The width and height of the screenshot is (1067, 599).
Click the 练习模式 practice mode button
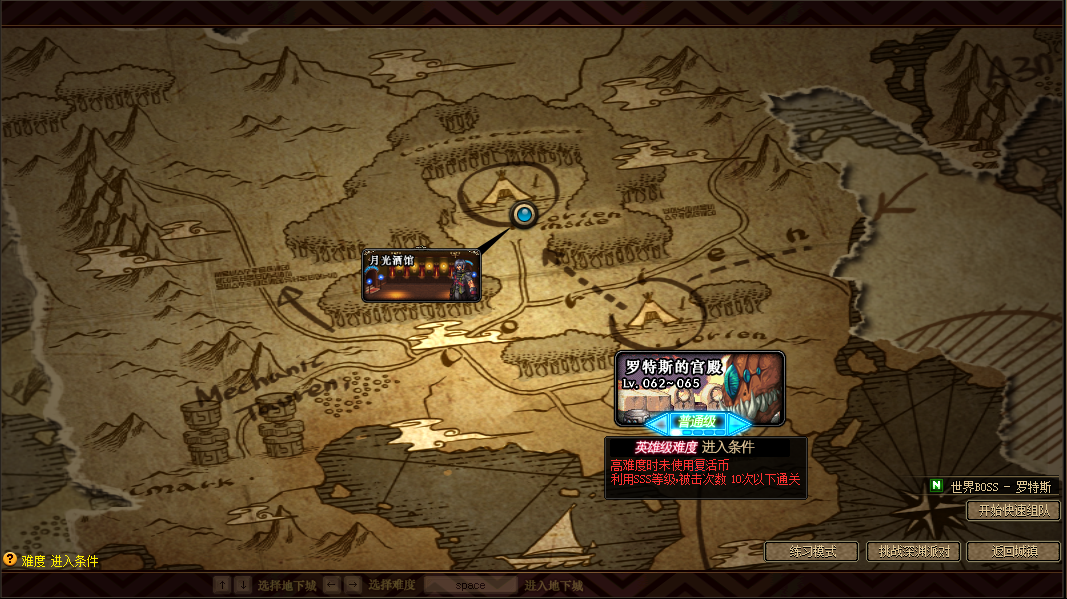pyautogui.click(x=812, y=551)
